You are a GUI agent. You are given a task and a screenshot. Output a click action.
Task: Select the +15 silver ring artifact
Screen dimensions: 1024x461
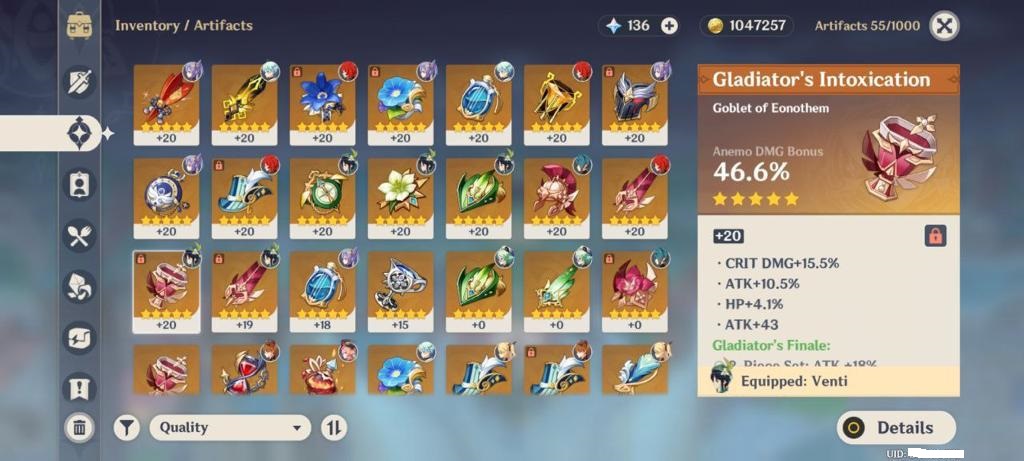[400, 289]
